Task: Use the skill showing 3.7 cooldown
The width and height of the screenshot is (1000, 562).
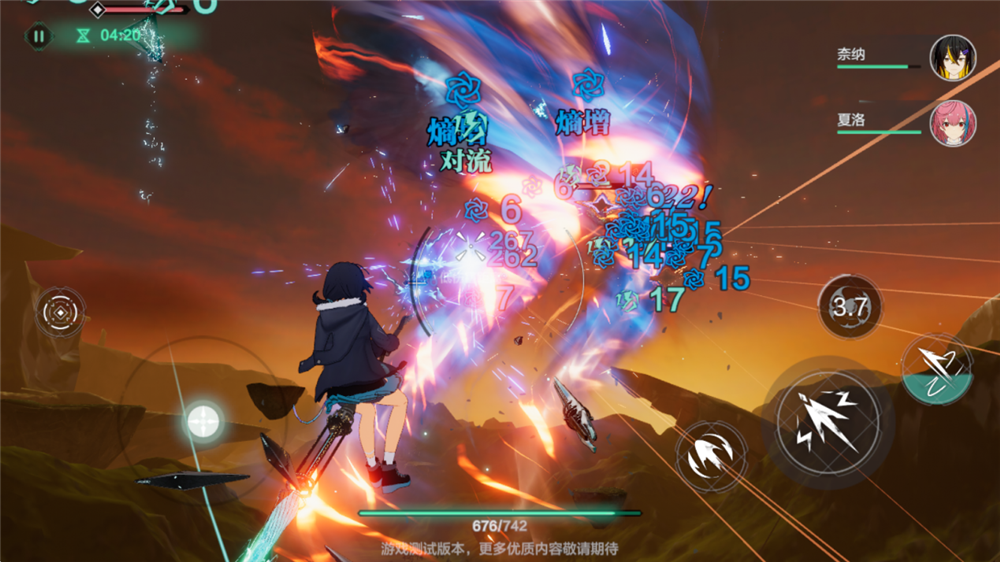Action: (850, 306)
